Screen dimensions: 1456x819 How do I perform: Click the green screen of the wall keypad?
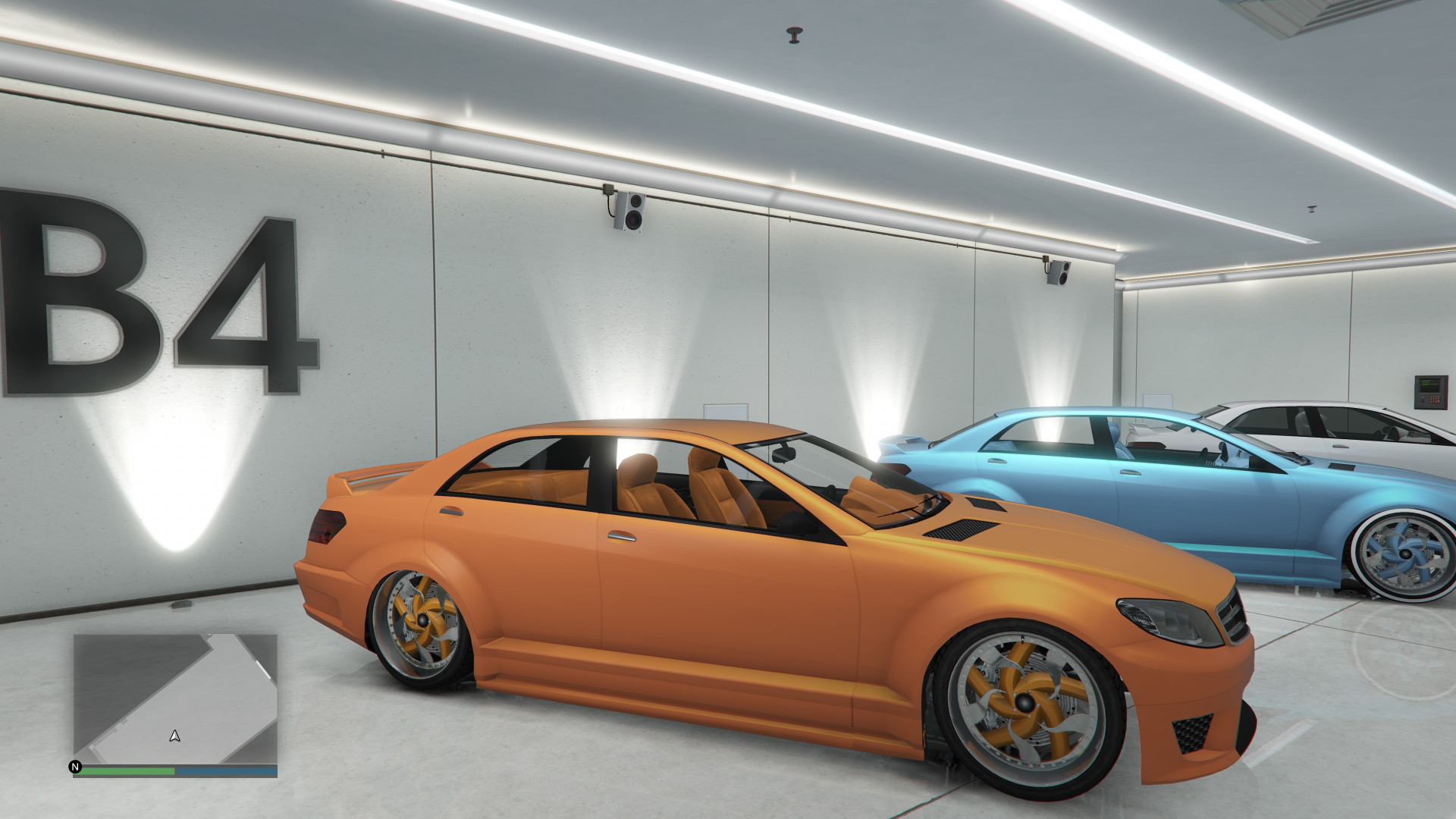[x=1429, y=383]
